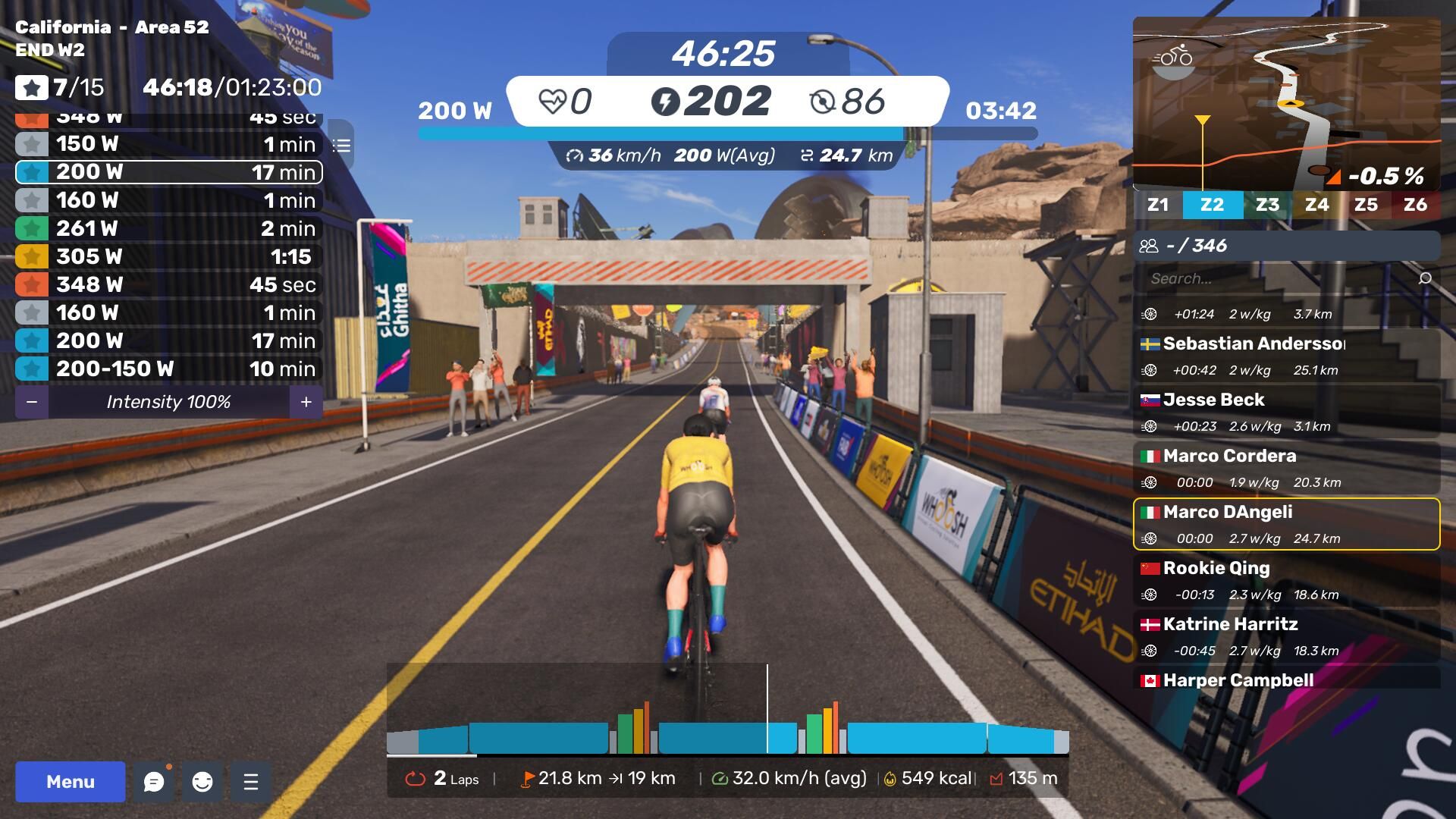Screen dimensions: 1456x819
Task: Select rider Sebastian Andersson in the list
Action: 1286,356
